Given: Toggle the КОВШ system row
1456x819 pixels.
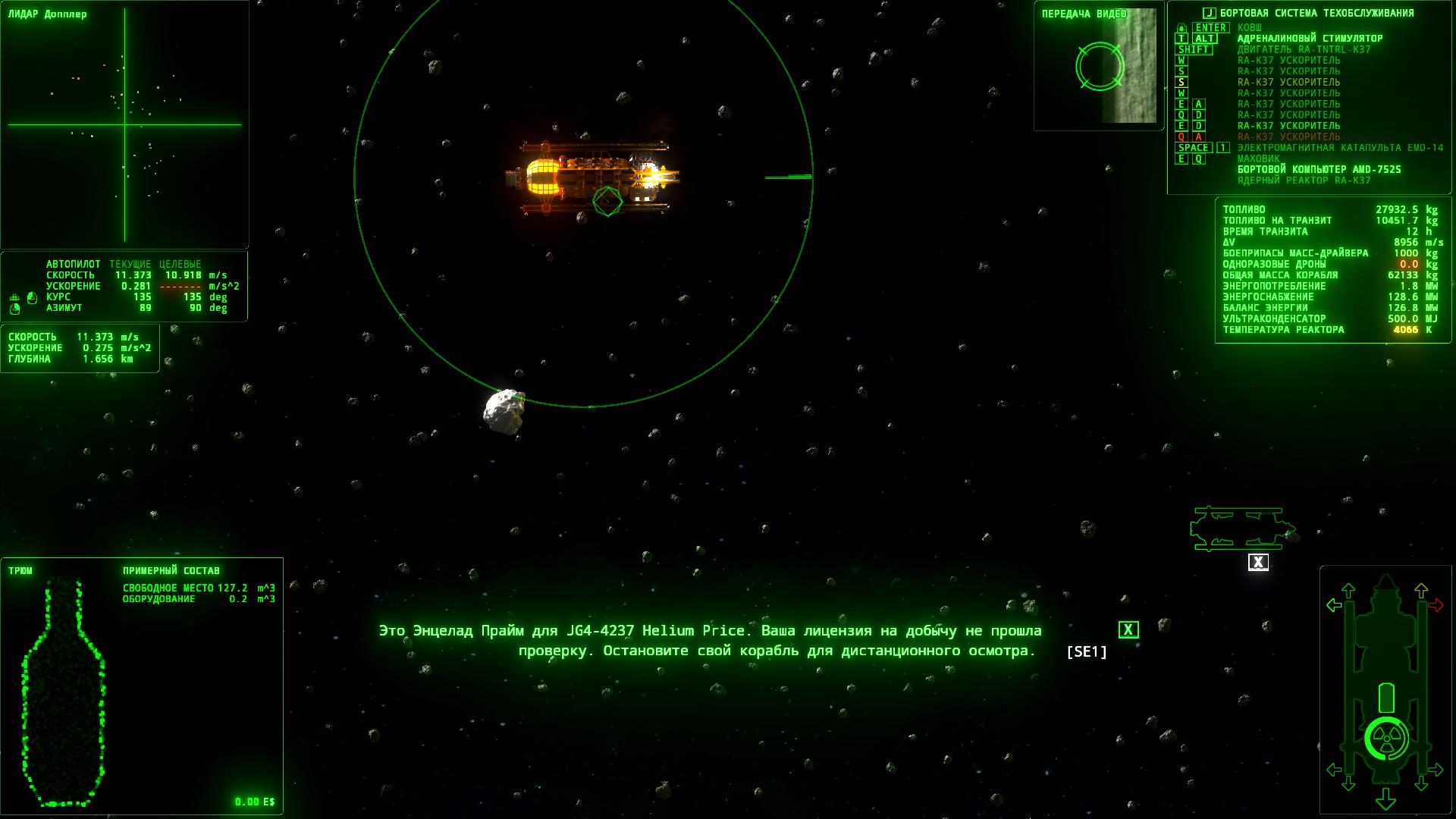Looking at the screenshot, I should coord(1250,27).
